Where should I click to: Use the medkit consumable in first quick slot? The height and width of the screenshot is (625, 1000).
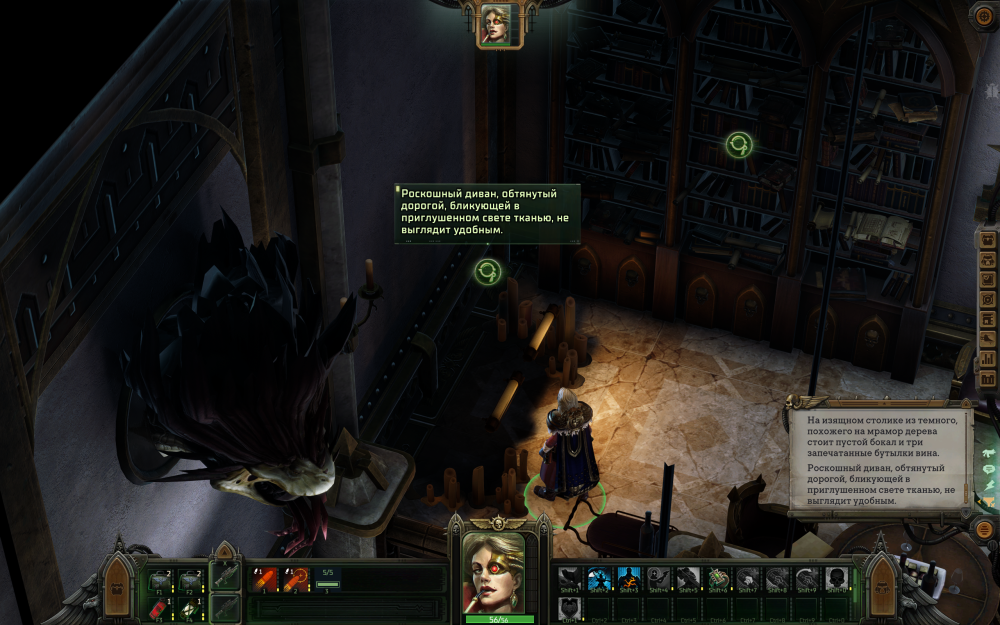point(160,580)
